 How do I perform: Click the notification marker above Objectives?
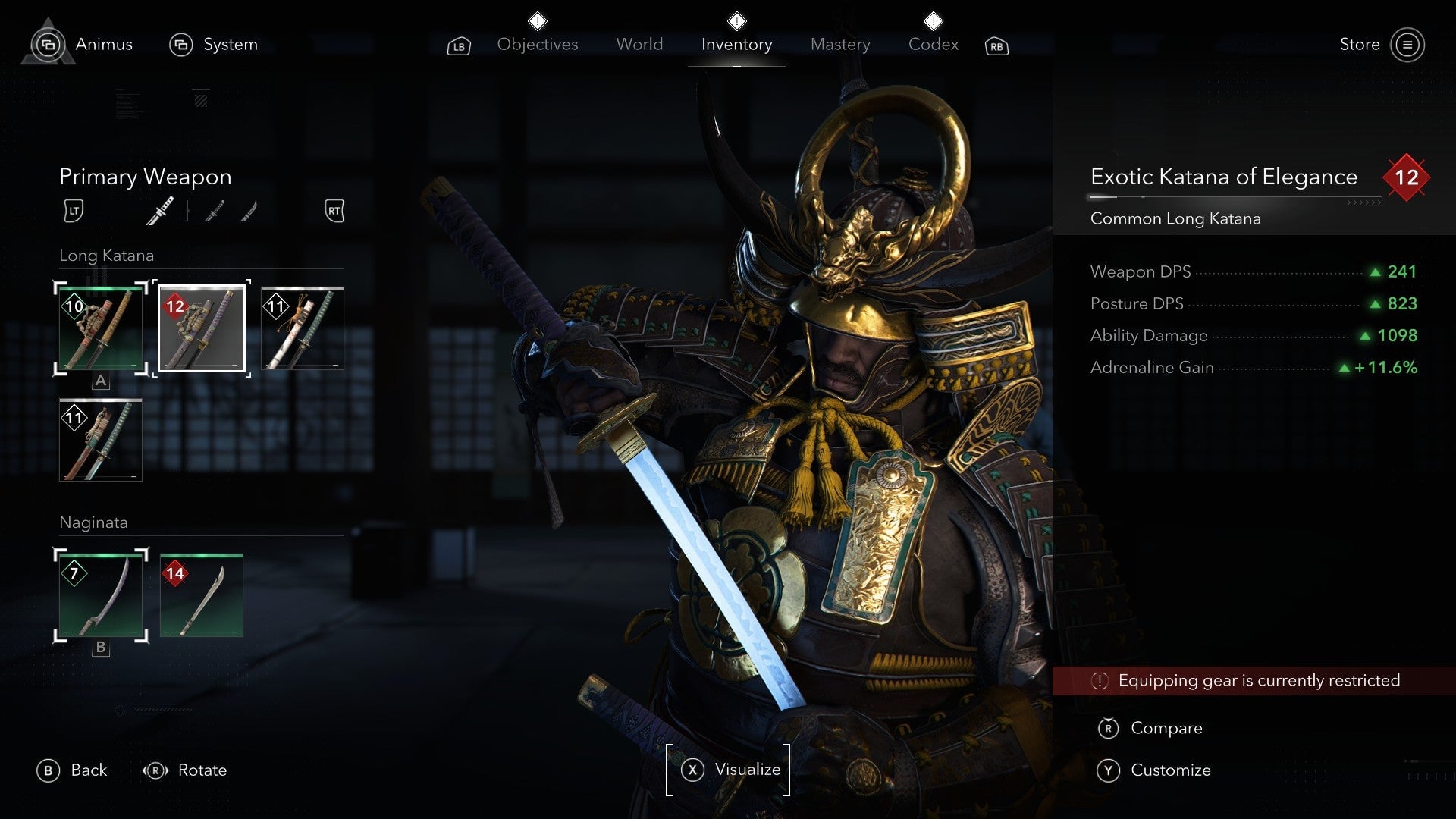point(537,20)
